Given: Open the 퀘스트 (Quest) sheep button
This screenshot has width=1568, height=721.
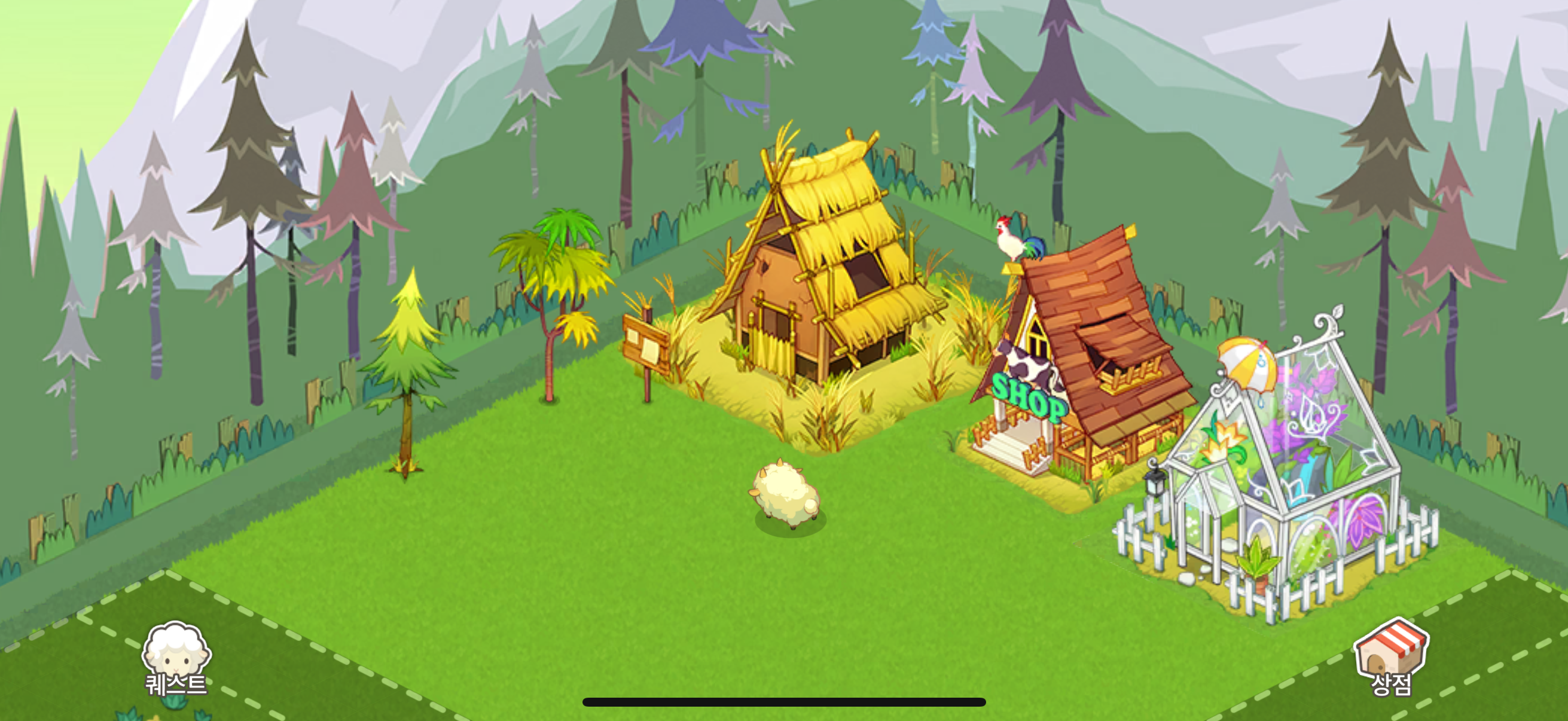Looking at the screenshot, I should (x=176, y=658).
